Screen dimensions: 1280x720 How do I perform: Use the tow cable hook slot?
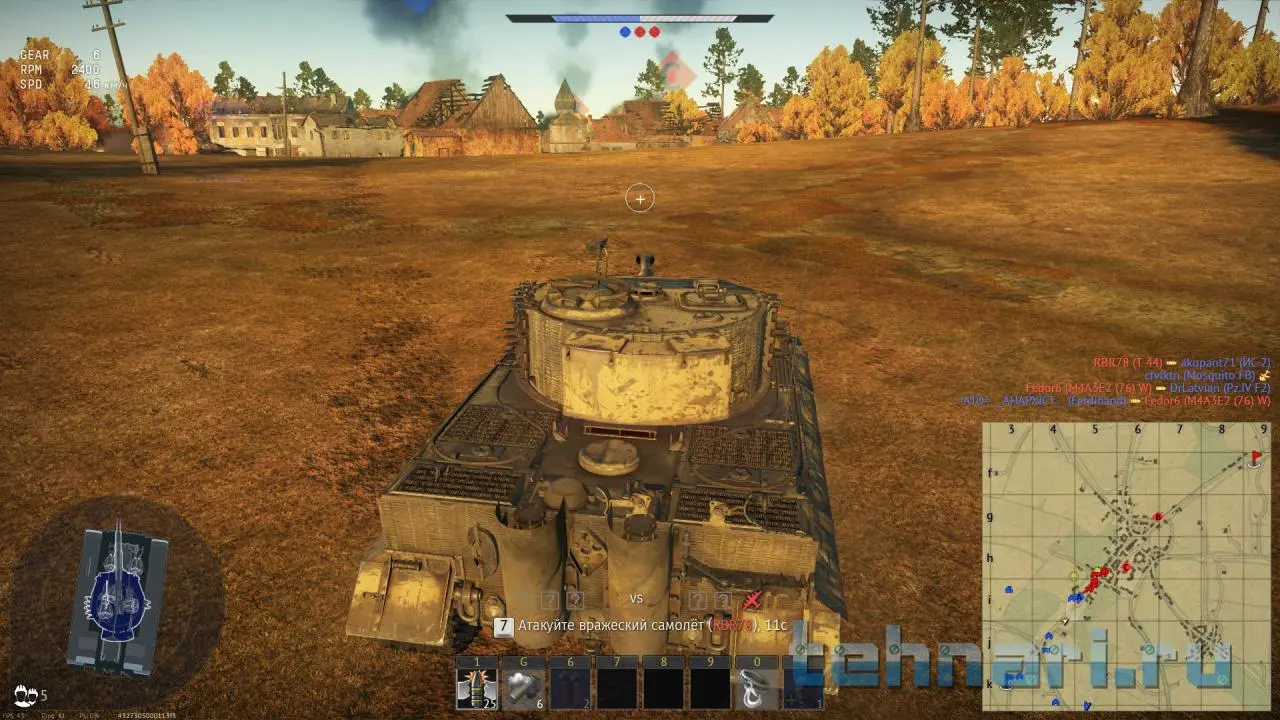click(x=756, y=688)
